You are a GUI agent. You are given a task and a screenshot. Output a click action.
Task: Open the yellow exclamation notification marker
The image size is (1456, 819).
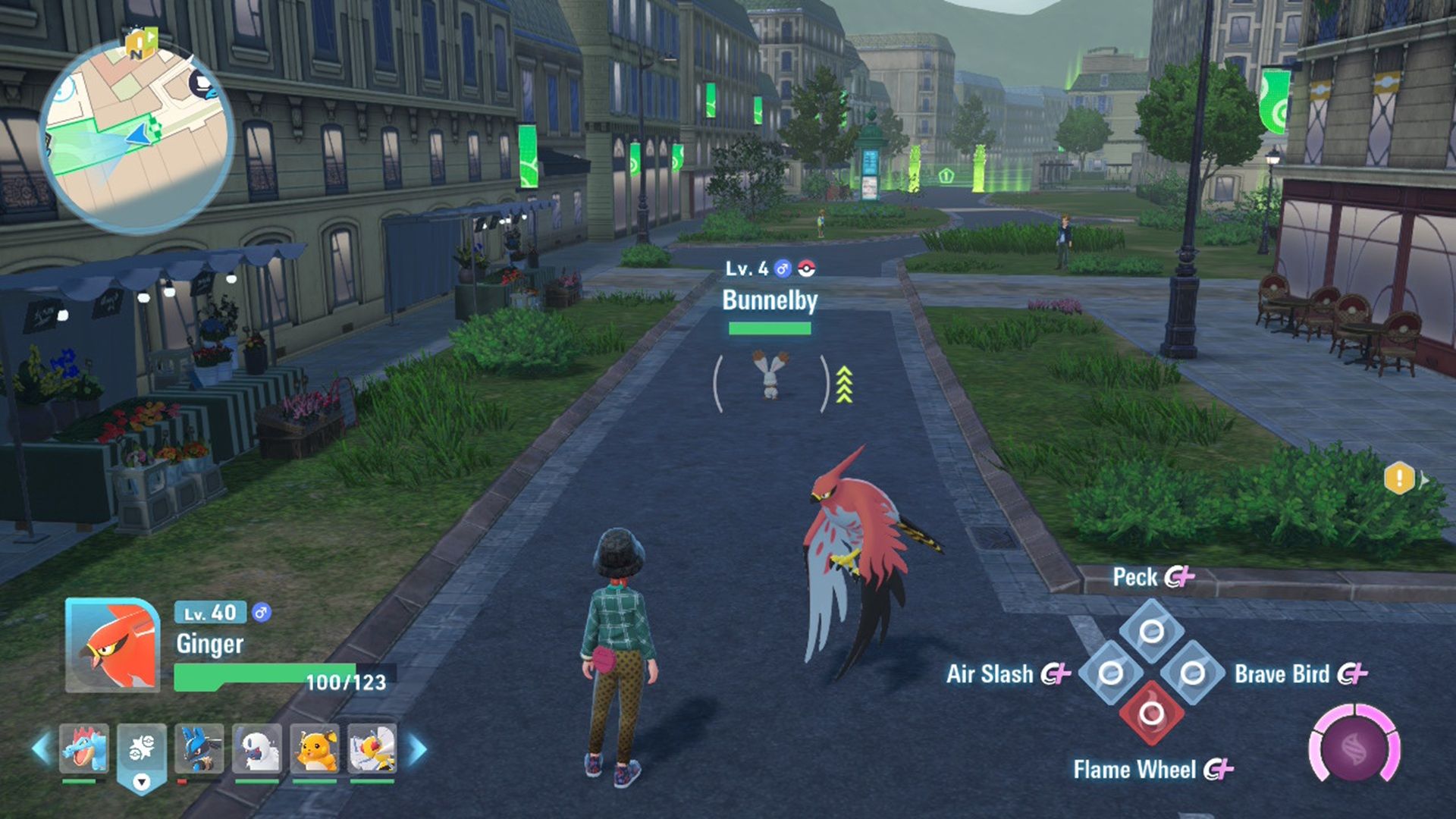point(1399,479)
